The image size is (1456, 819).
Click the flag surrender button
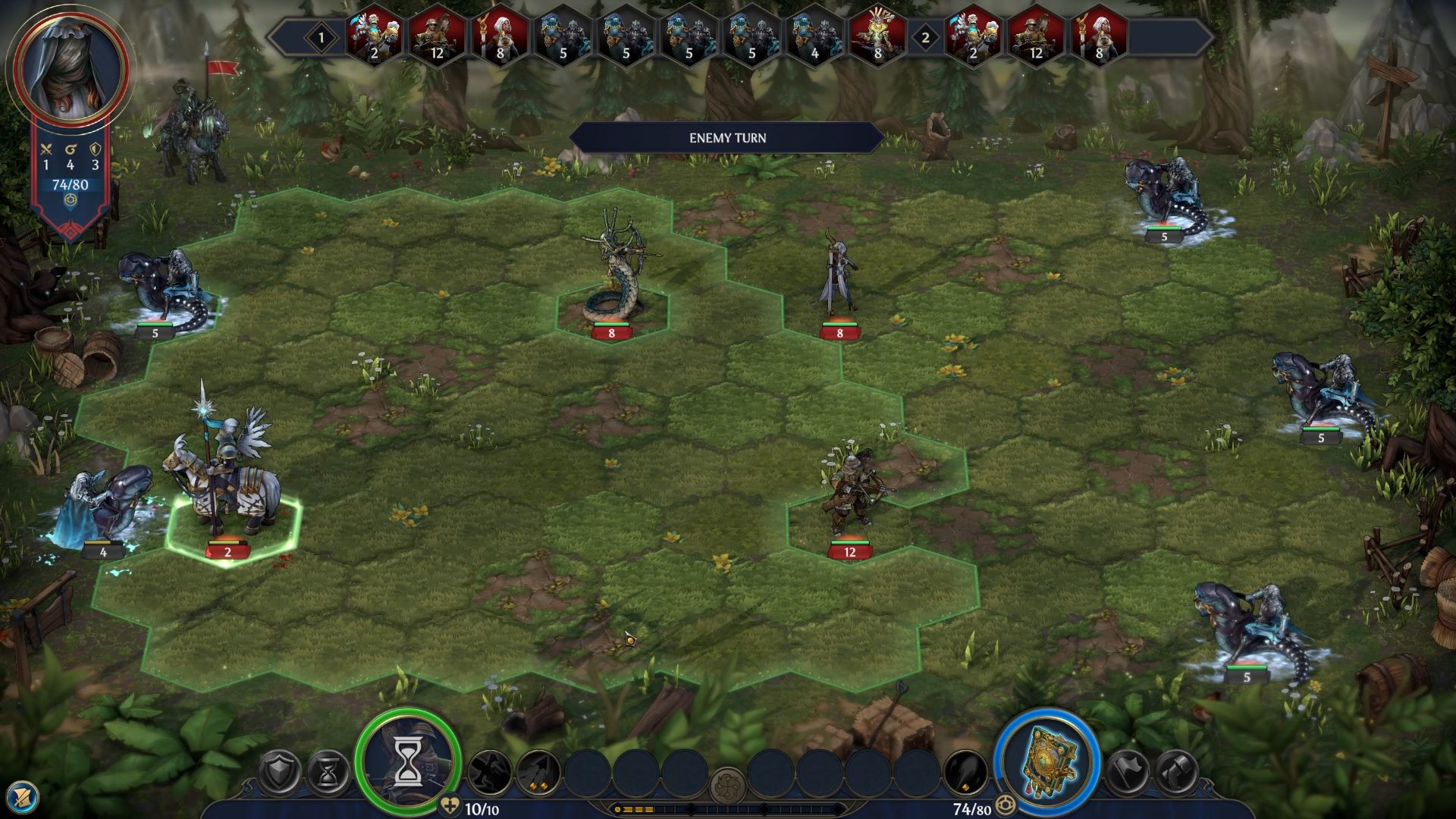[x=1128, y=773]
